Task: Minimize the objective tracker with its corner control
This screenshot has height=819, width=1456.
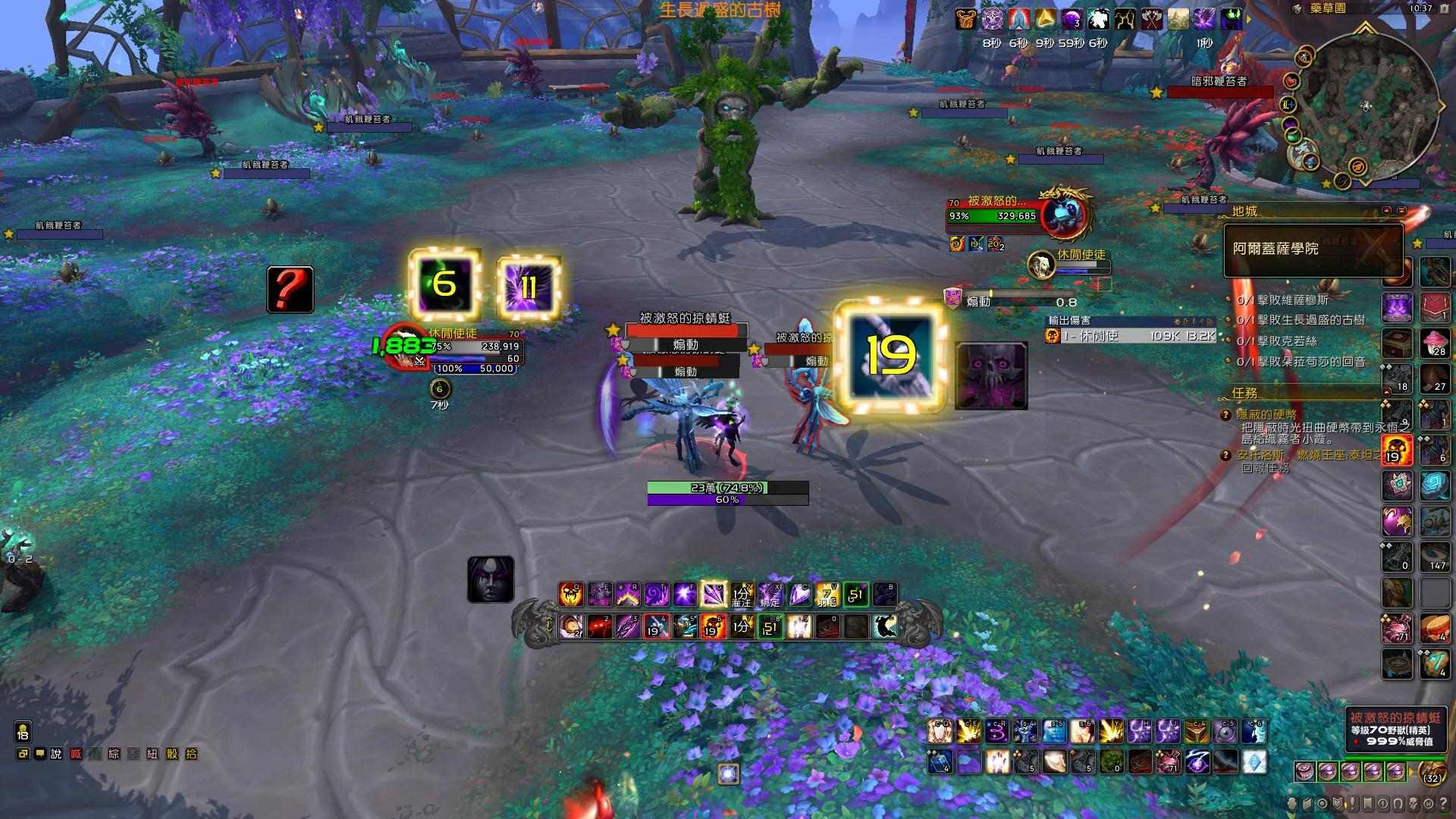Action: click(1401, 209)
